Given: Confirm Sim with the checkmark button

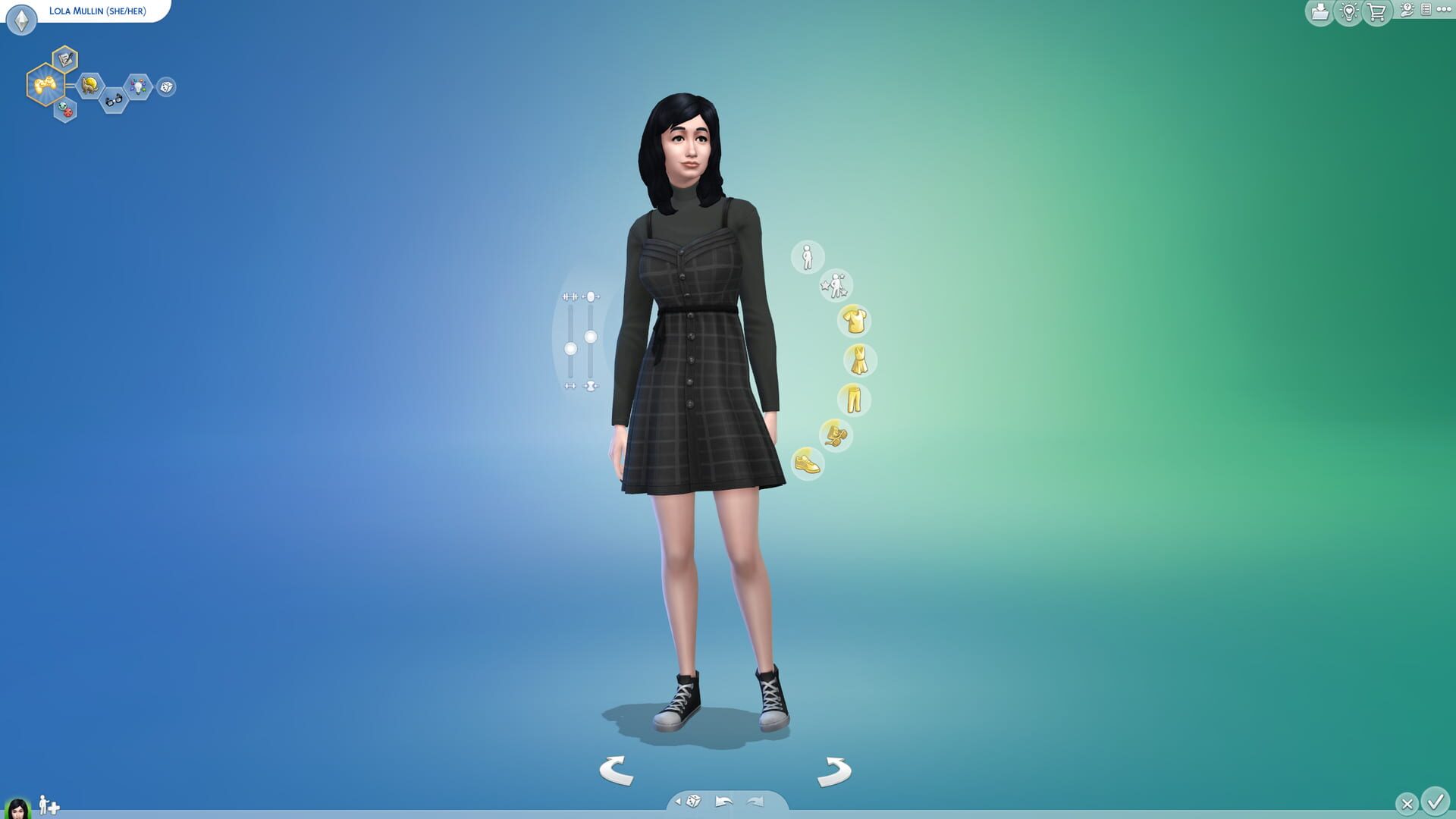Looking at the screenshot, I should click(1436, 802).
